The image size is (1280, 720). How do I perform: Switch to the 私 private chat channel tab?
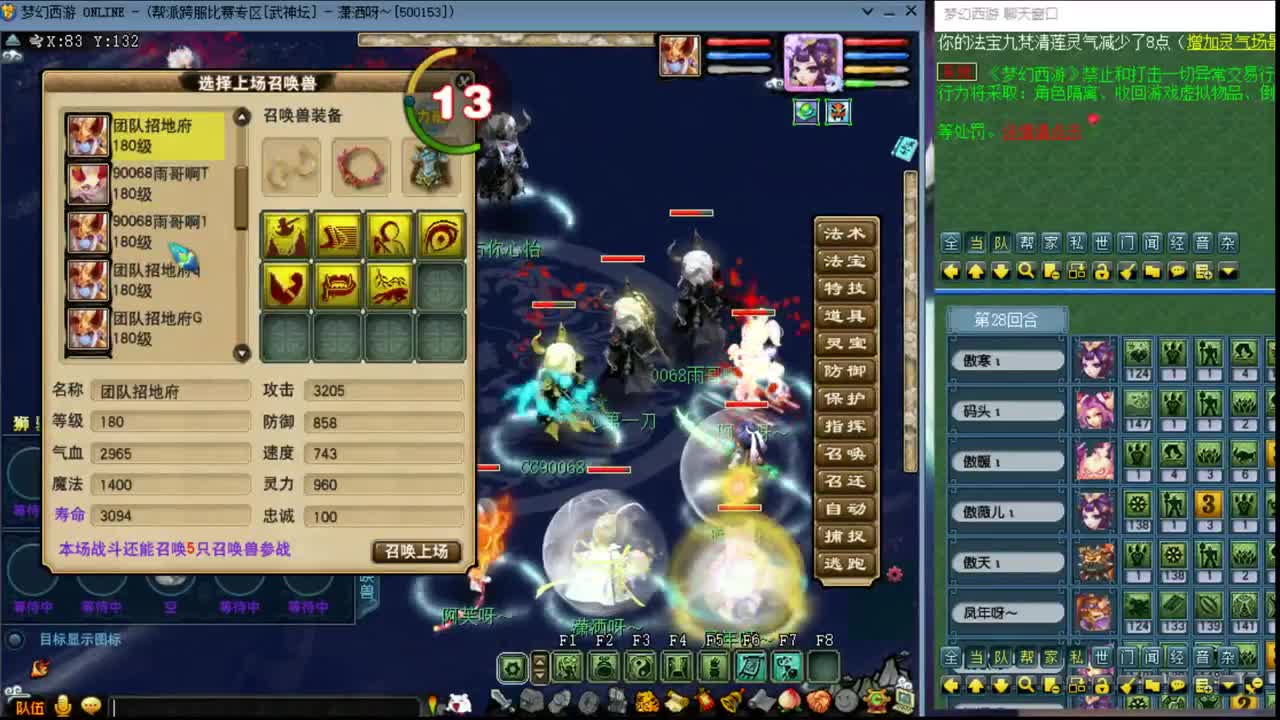point(1077,242)
